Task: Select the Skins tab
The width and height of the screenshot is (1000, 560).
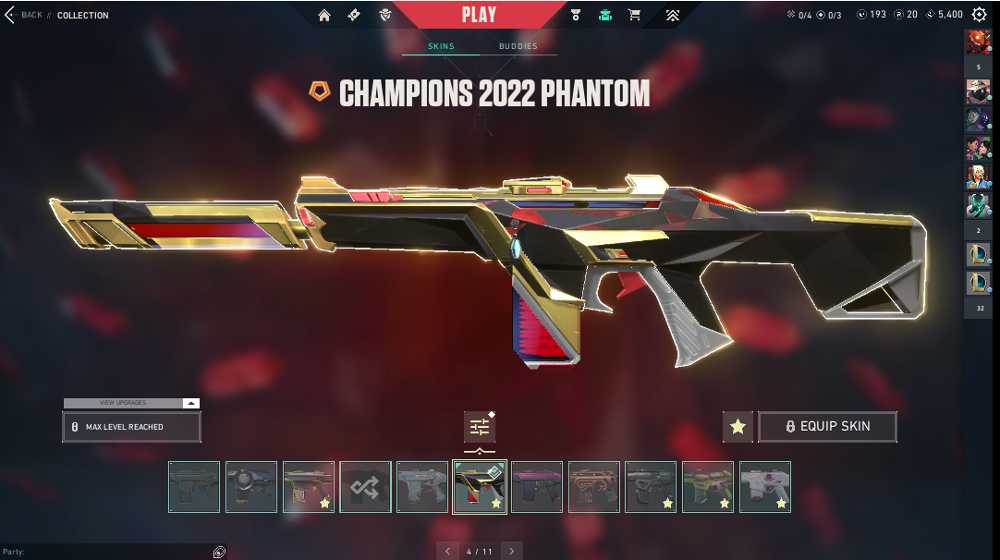Action: tap(441, 47)
